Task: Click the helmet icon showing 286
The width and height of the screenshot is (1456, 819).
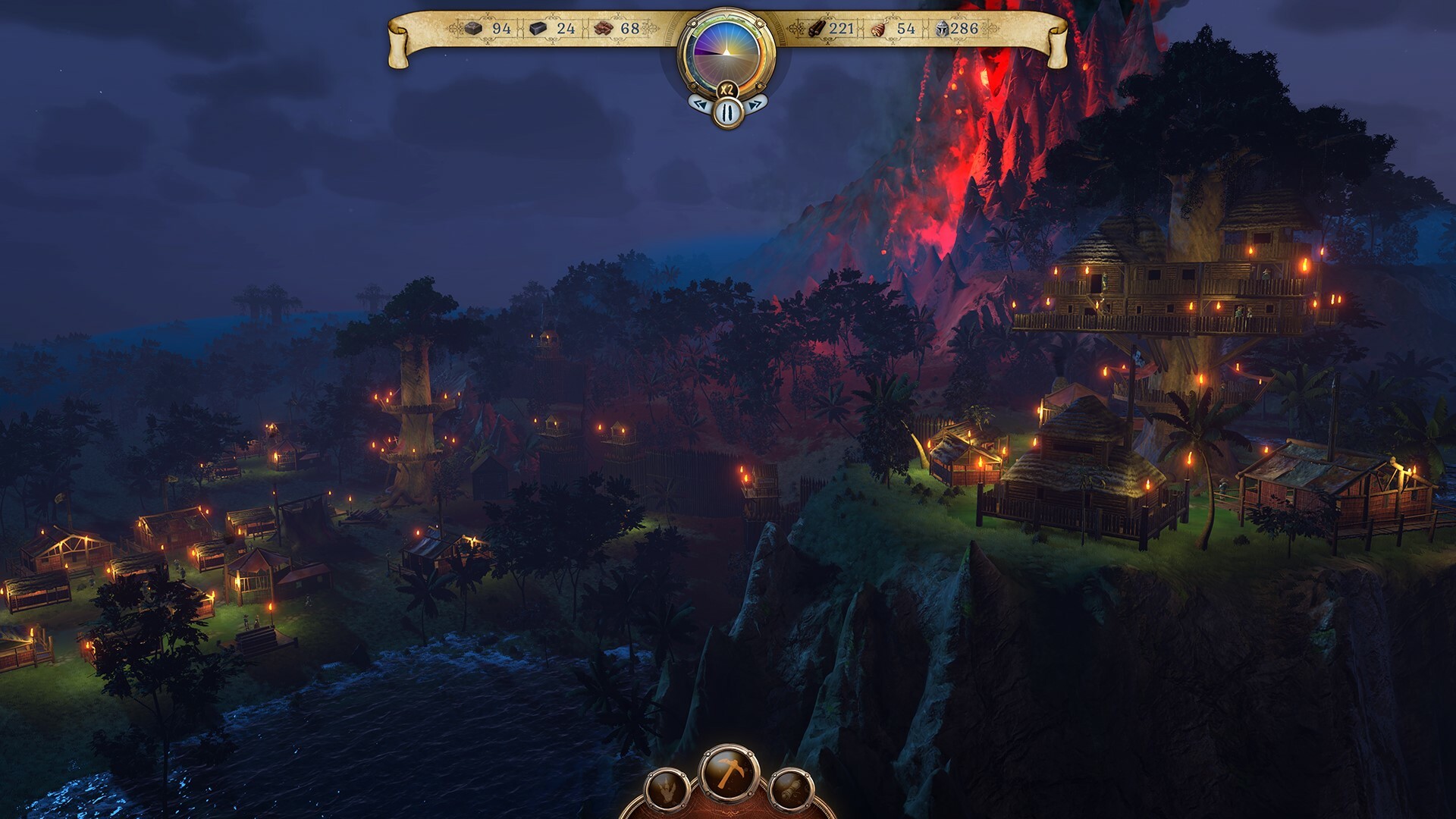Action: pos(942,27)
